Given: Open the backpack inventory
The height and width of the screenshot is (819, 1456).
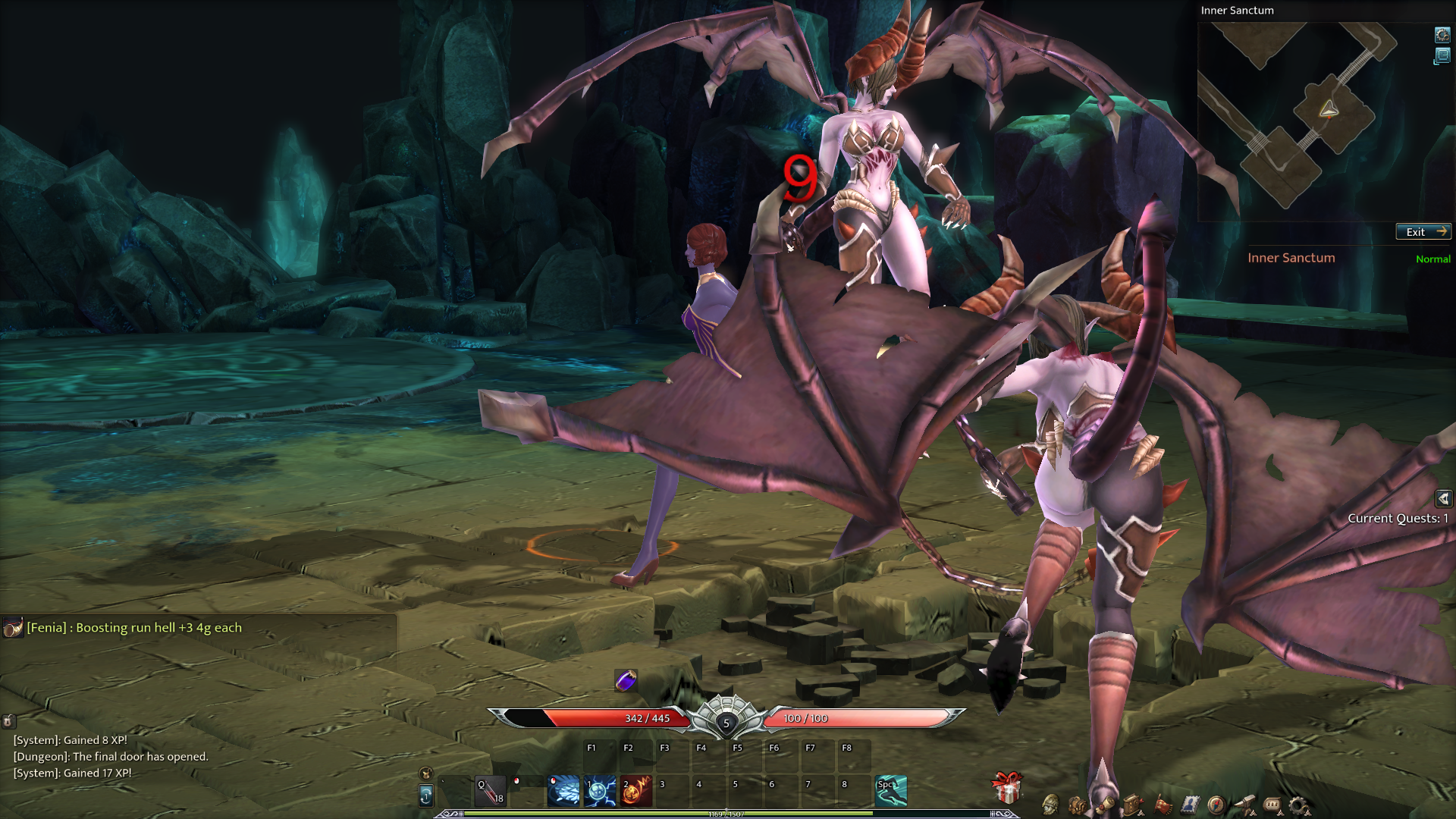Looking at the screenshot, I should click(1077, 805).
